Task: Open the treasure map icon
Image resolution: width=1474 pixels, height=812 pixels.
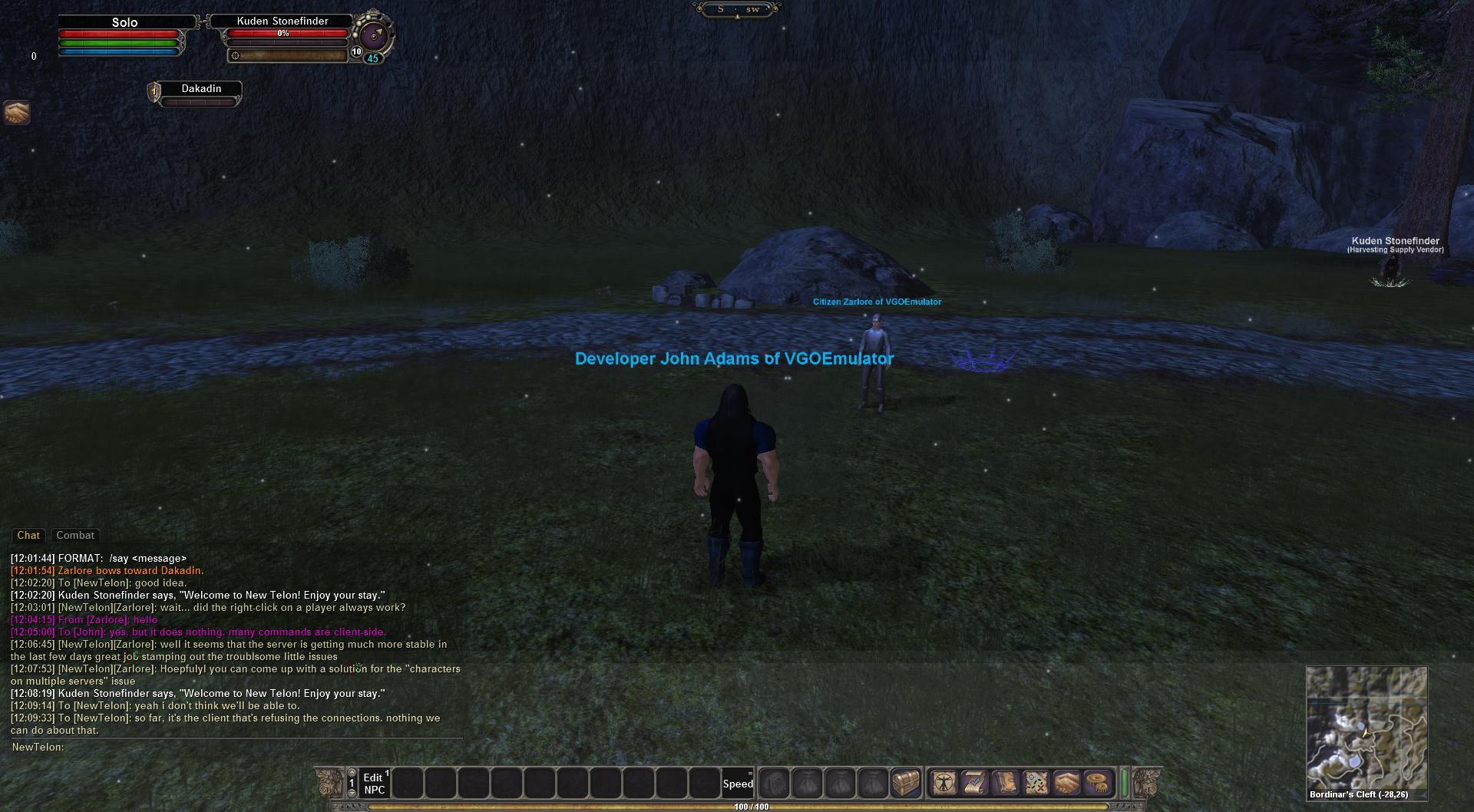Action: point(1036,784)
